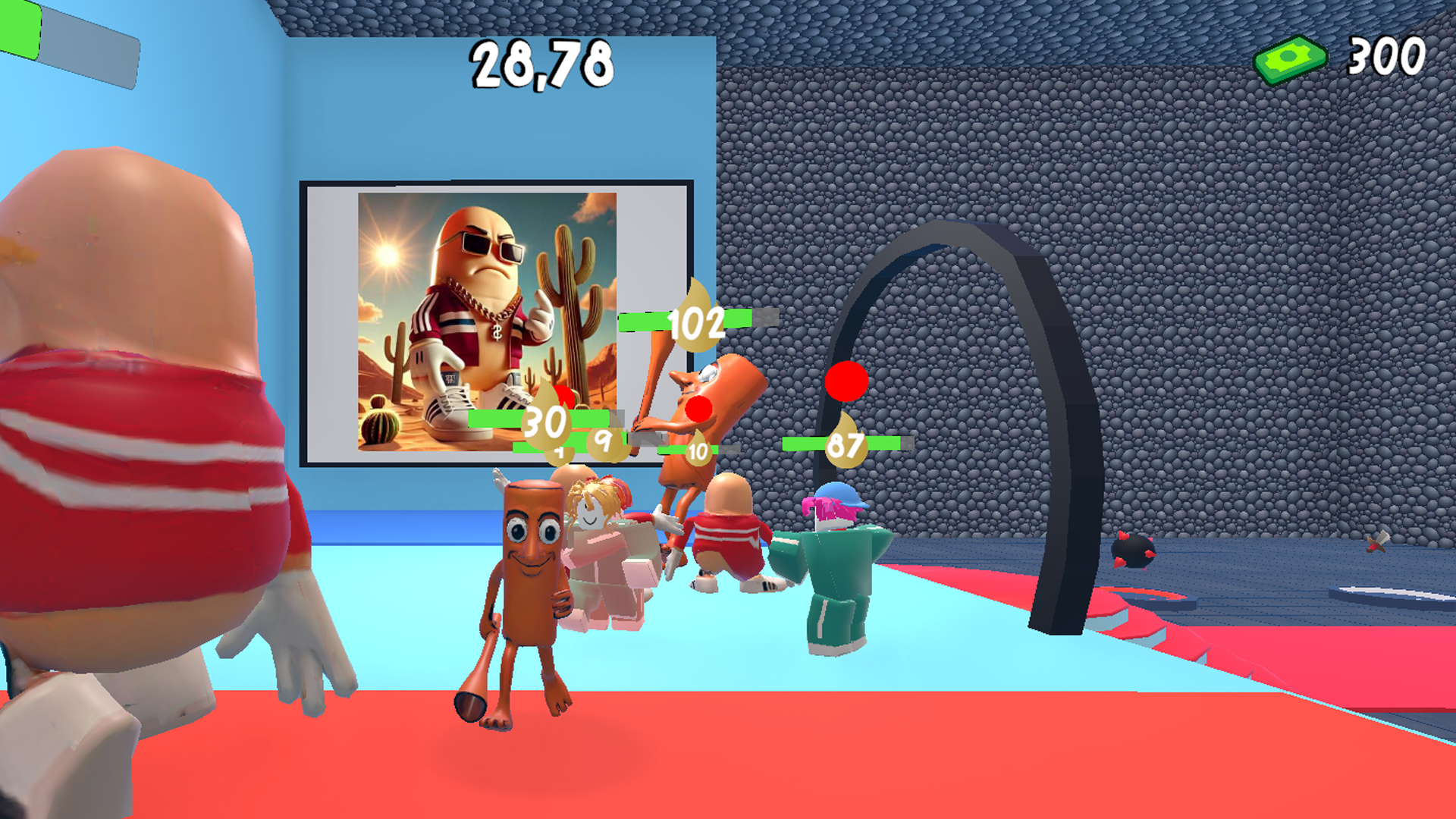Select the red dot on the hot dog enemy
The image size is (1456, 819).
pyautogui.click(x=698, y=408)
